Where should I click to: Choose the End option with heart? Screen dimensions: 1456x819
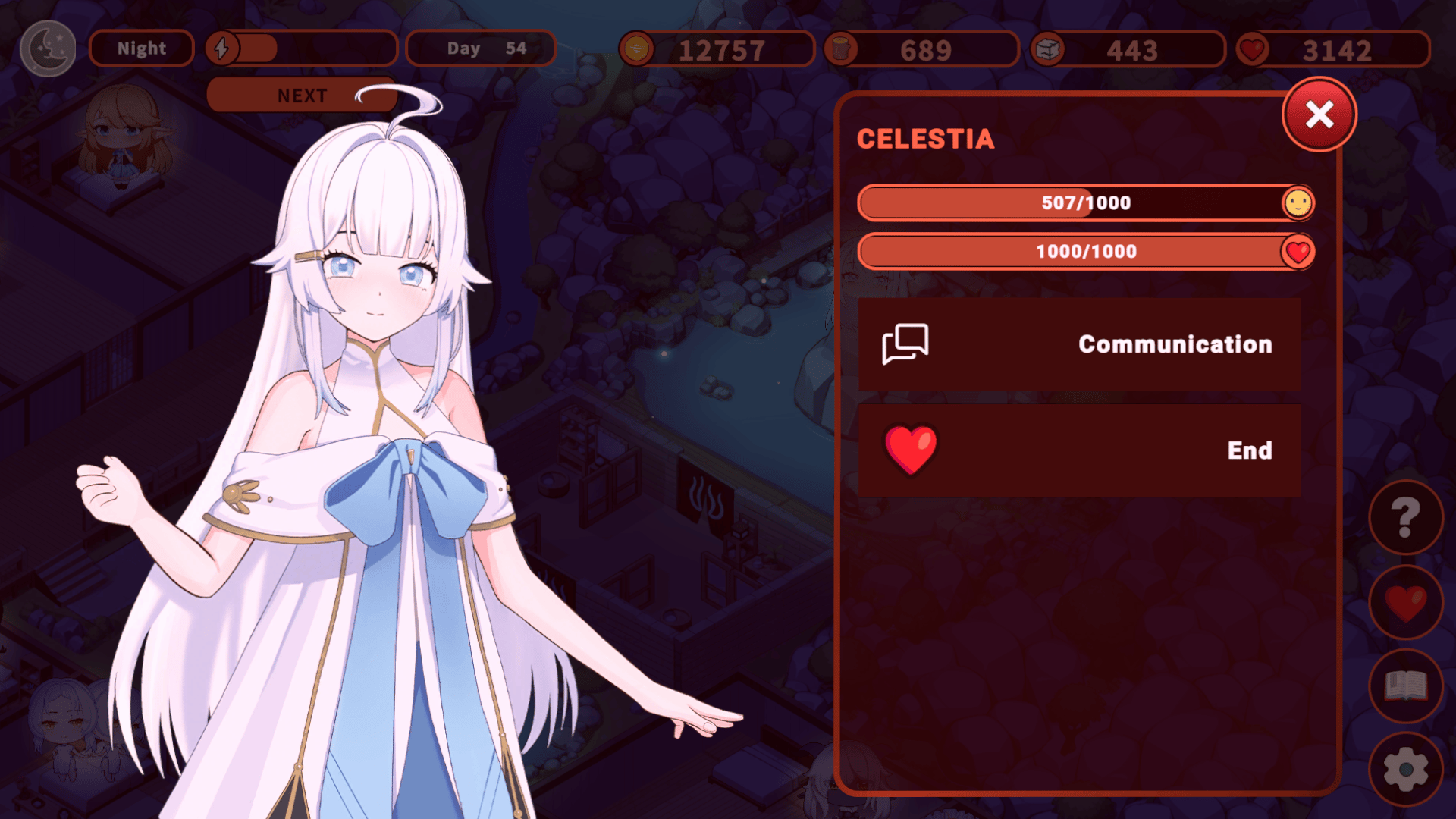[1079, 450]
